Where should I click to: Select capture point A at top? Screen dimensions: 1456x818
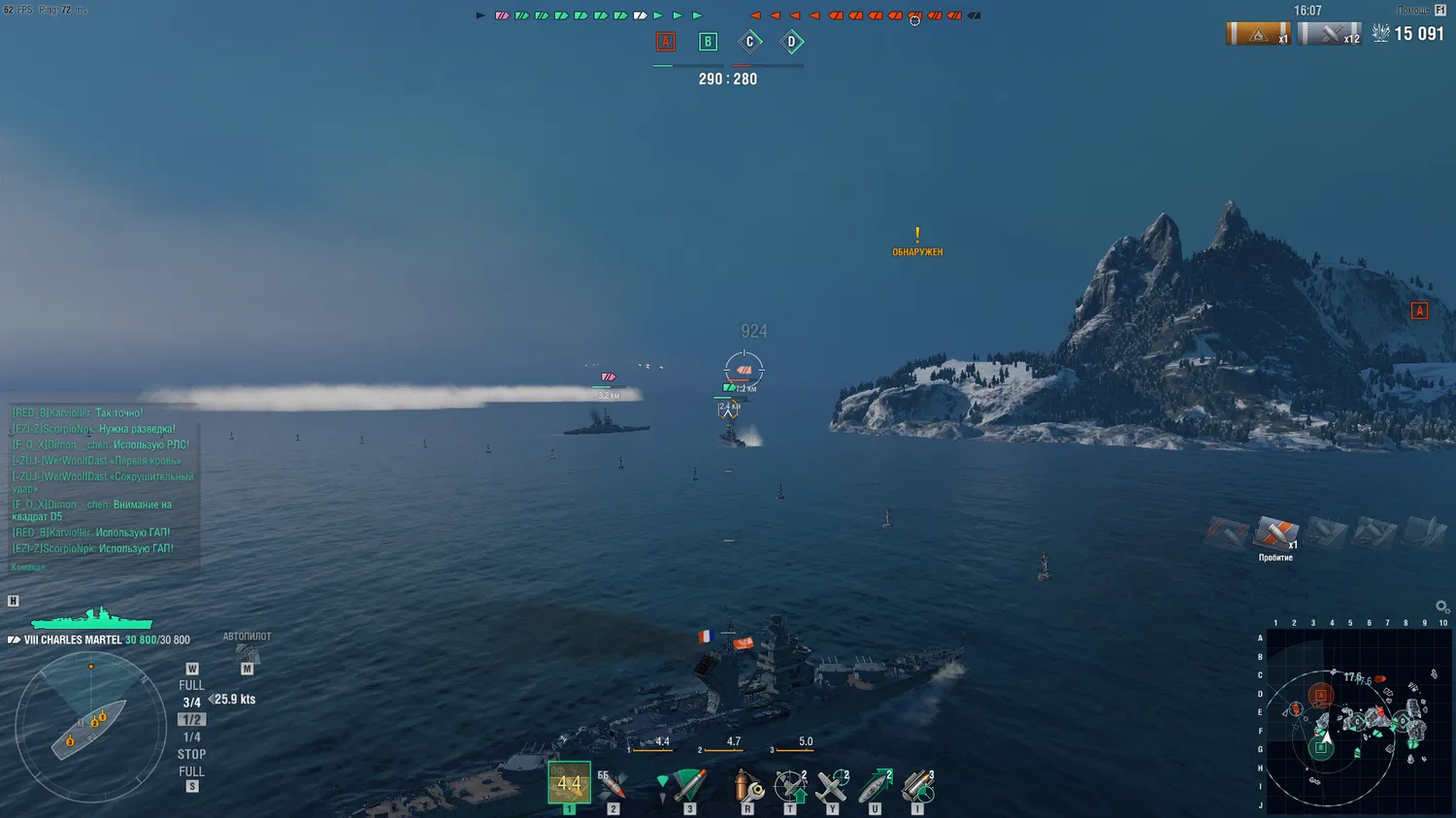pyautogui.click(x=666, y=42)
